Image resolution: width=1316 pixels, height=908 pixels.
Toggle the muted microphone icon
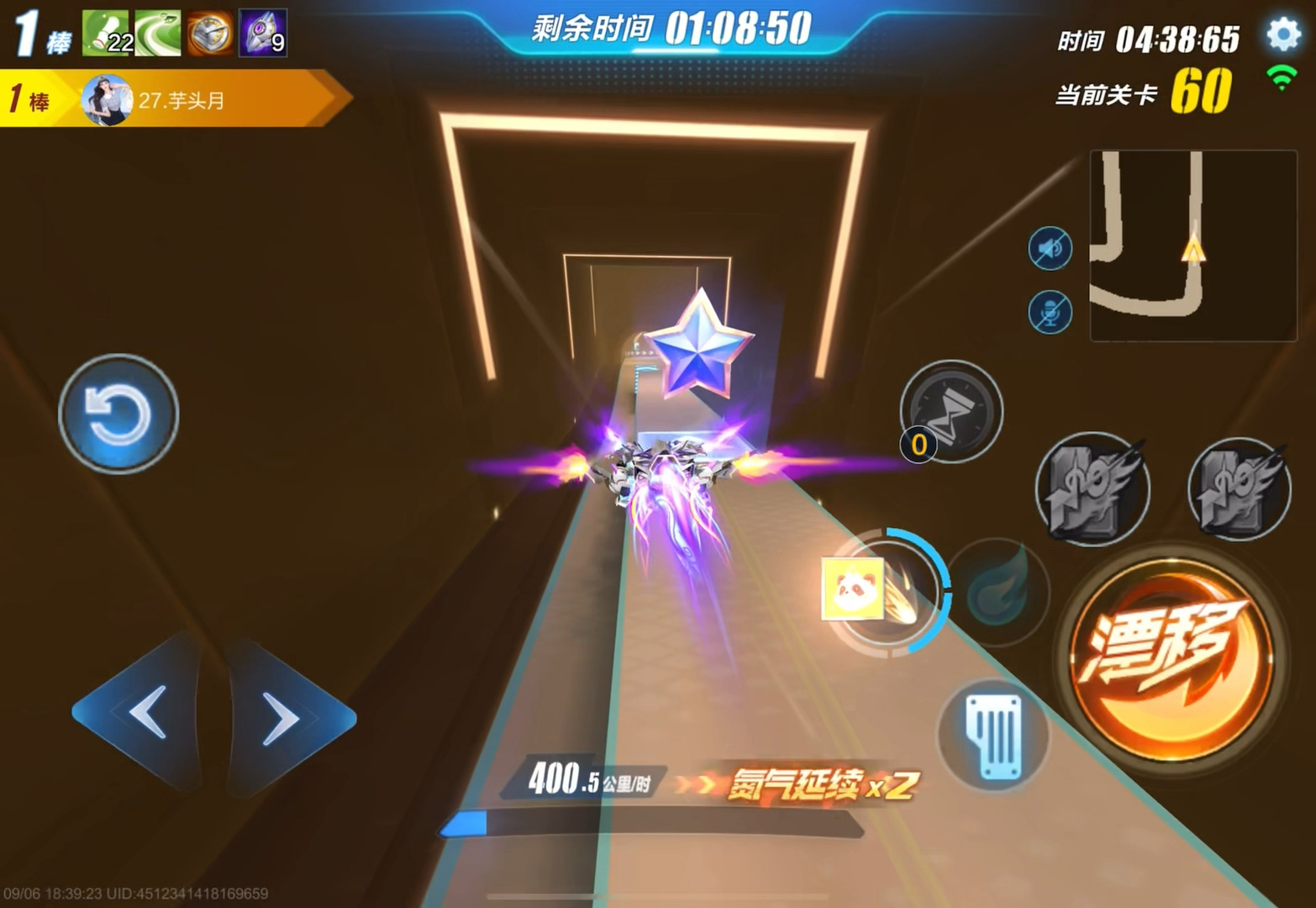pyautogui.click(x=1050, y=313)
